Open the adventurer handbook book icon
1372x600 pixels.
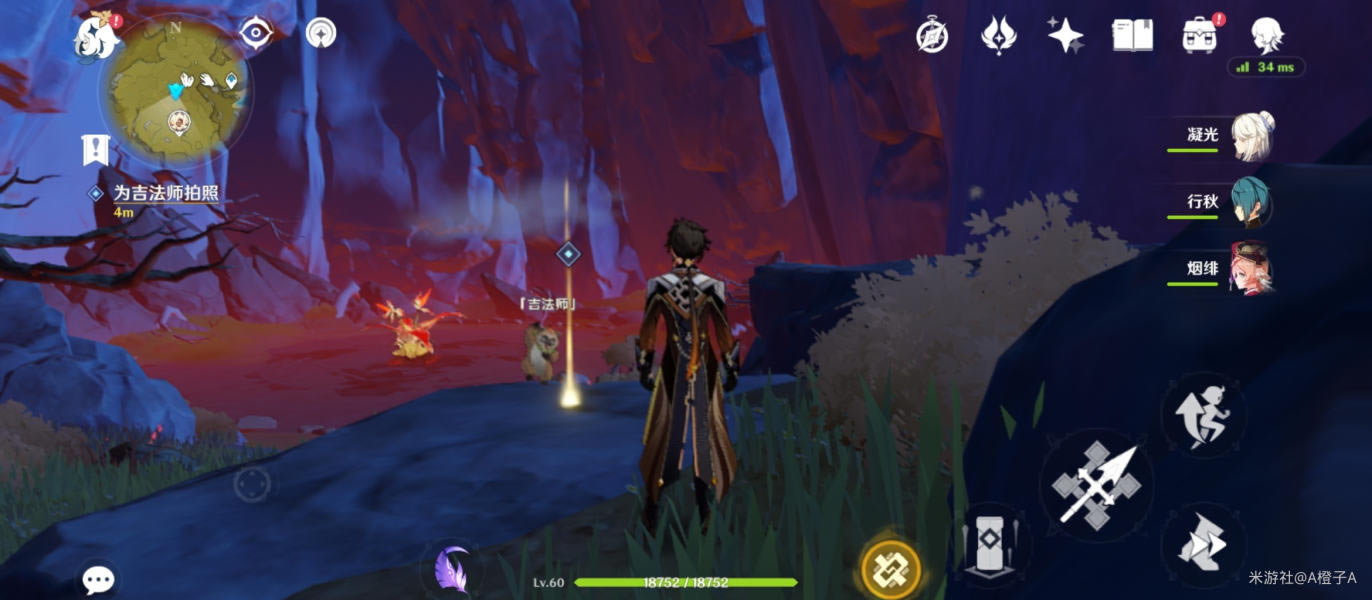(1132, 36)
